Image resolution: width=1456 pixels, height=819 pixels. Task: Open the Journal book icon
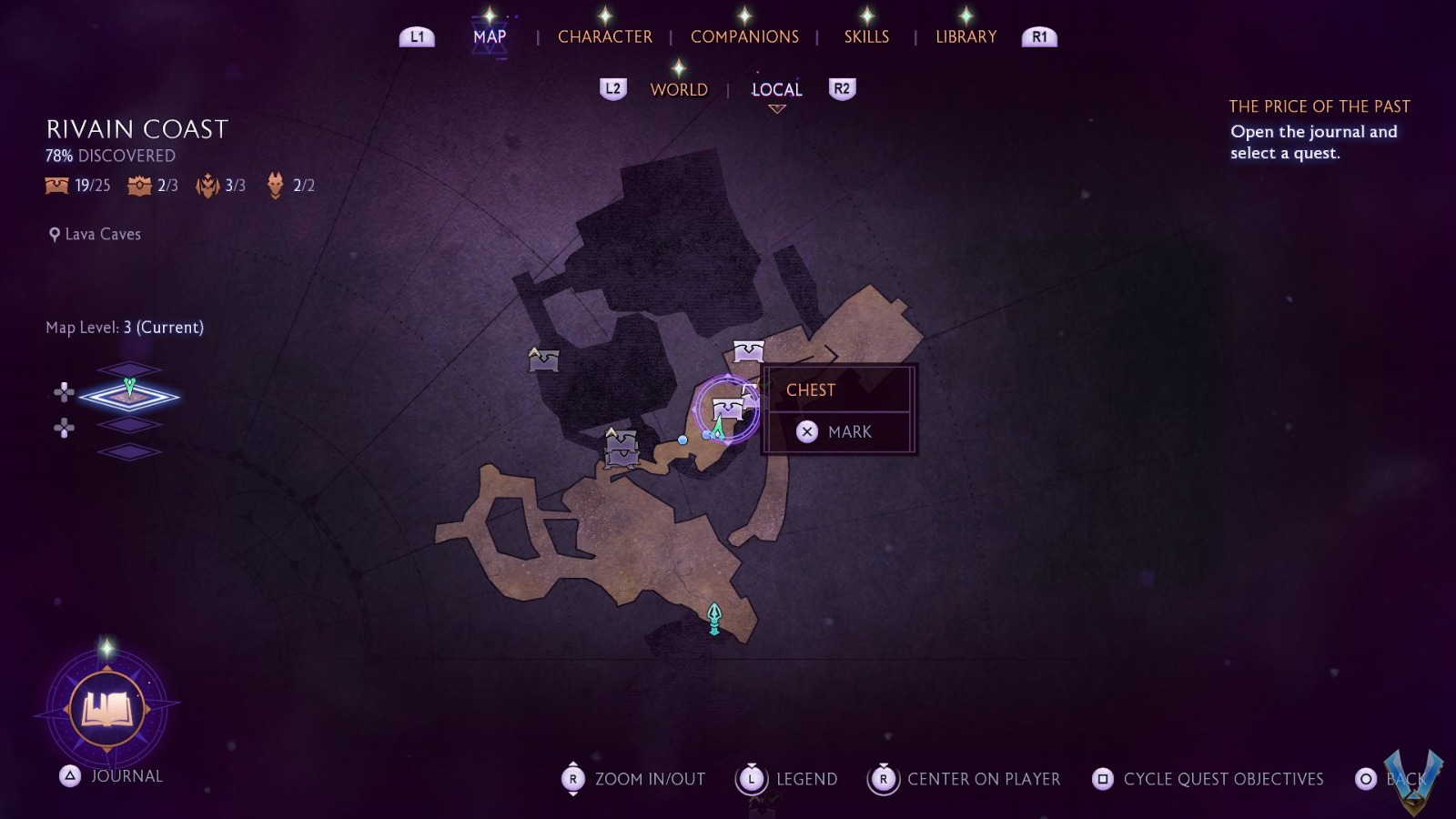click(107, 709)
